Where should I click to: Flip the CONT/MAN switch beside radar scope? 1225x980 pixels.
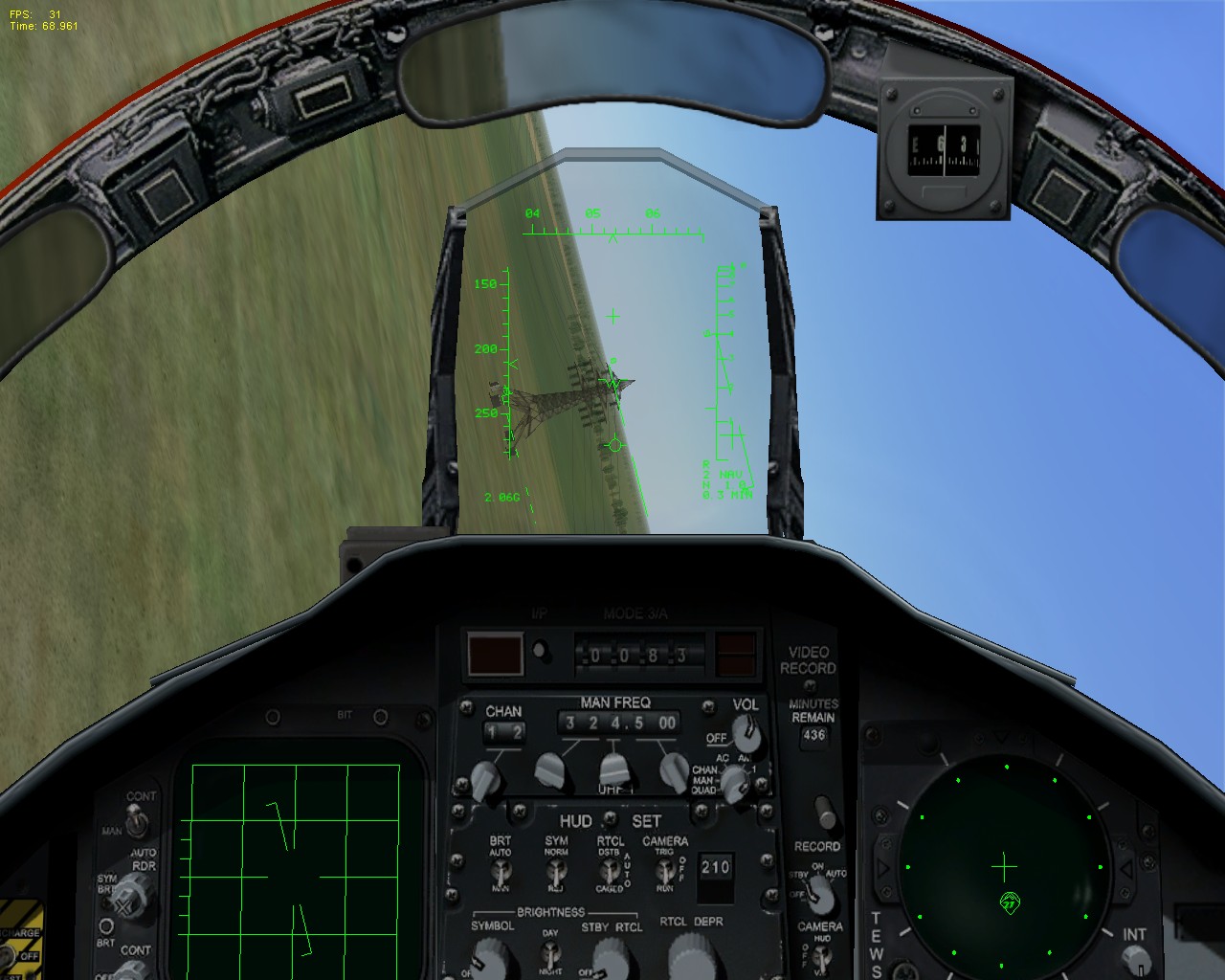pos(137,822)
